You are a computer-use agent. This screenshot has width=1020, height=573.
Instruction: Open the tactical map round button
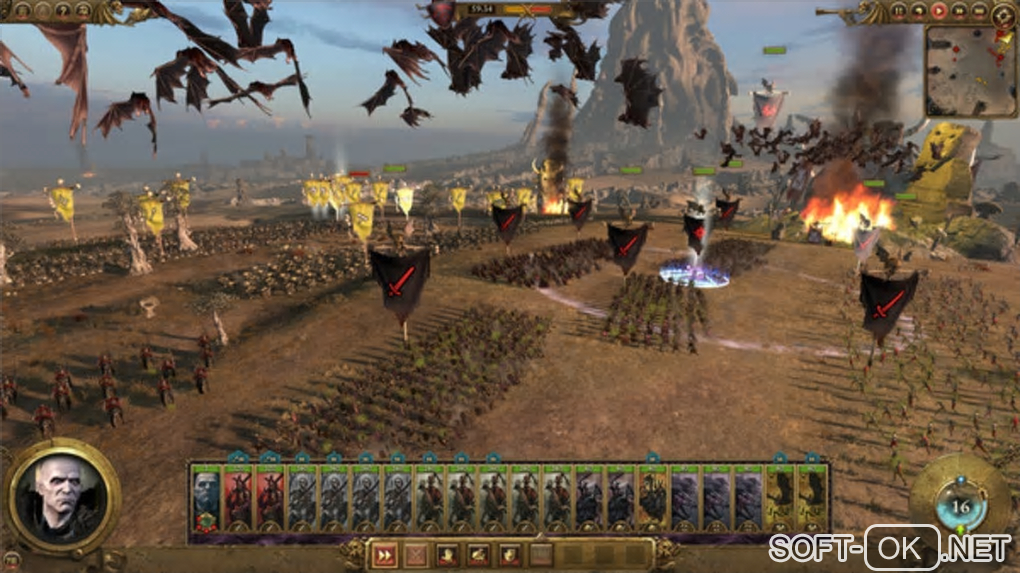click(x=1002, y=13)
